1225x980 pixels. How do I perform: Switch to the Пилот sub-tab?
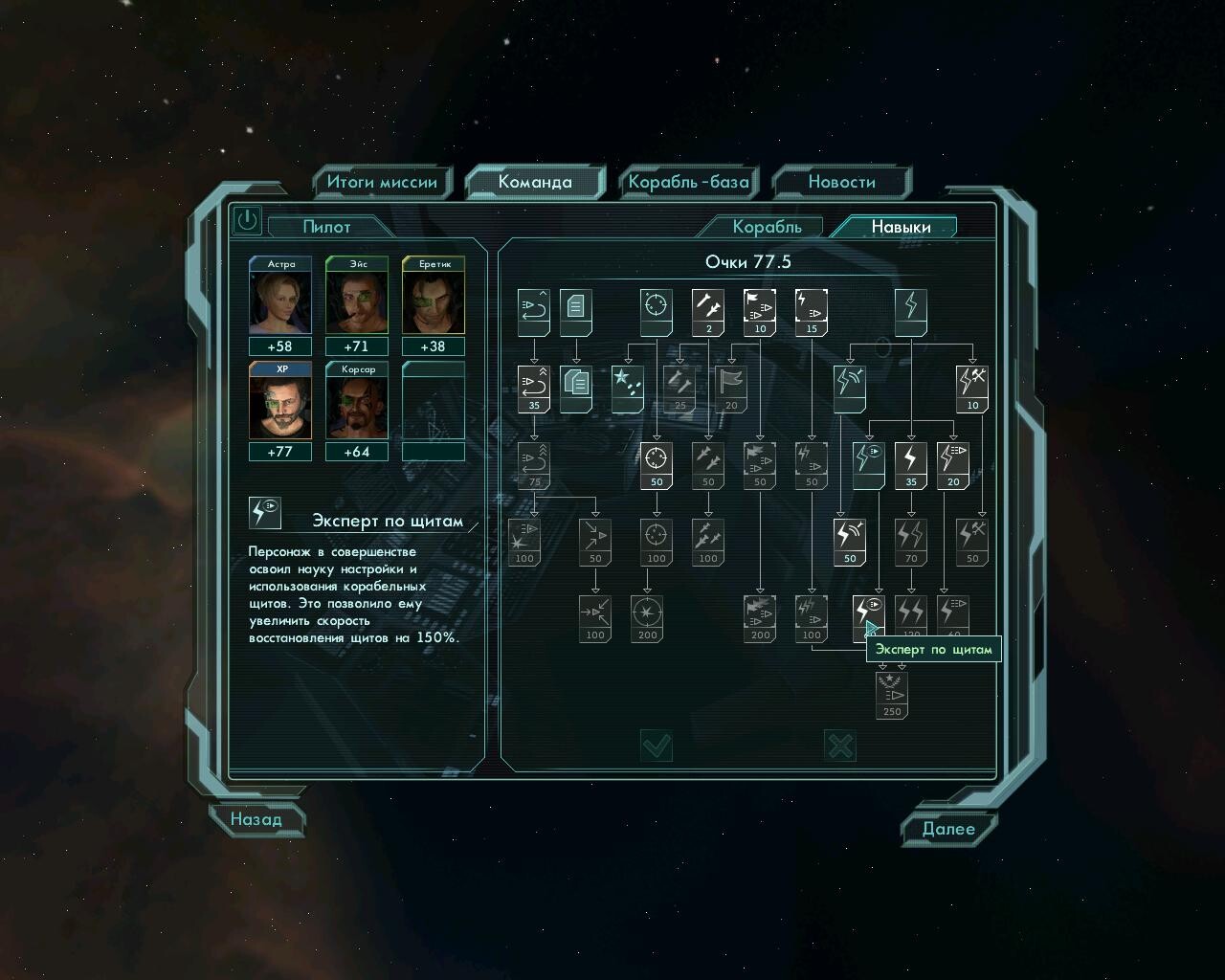coord(326,227)
